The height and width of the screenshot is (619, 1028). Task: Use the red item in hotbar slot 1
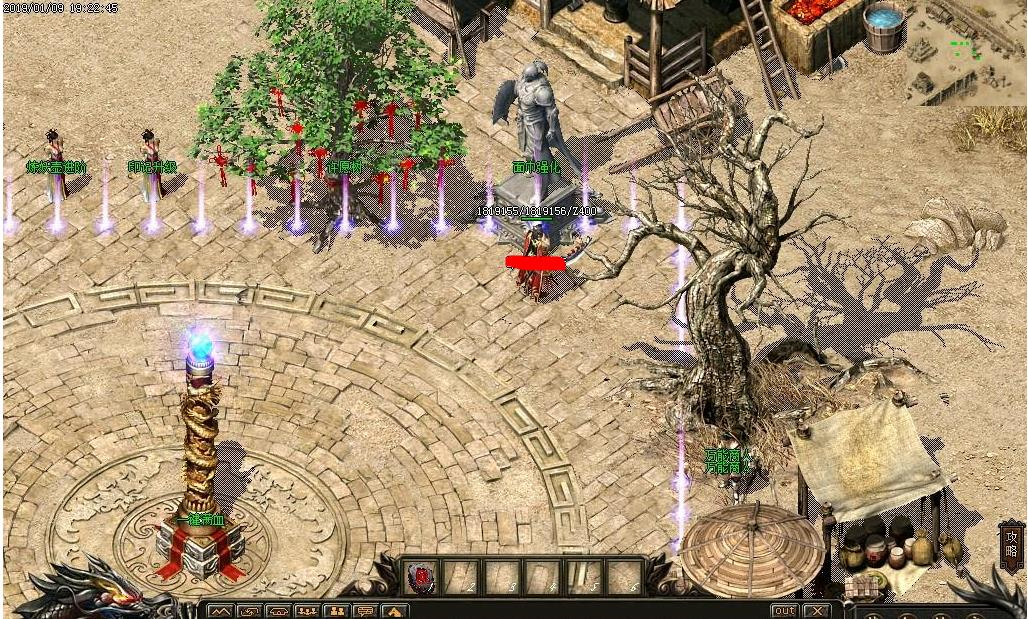421,576
